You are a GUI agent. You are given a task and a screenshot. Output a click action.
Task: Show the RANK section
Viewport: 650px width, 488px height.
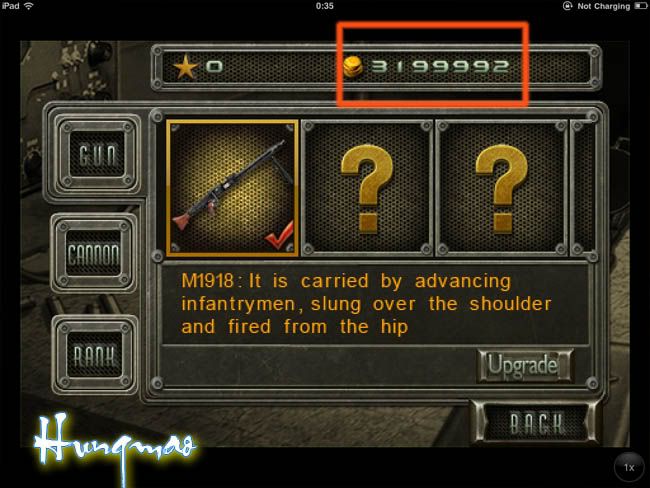click(x=97, y=354)
